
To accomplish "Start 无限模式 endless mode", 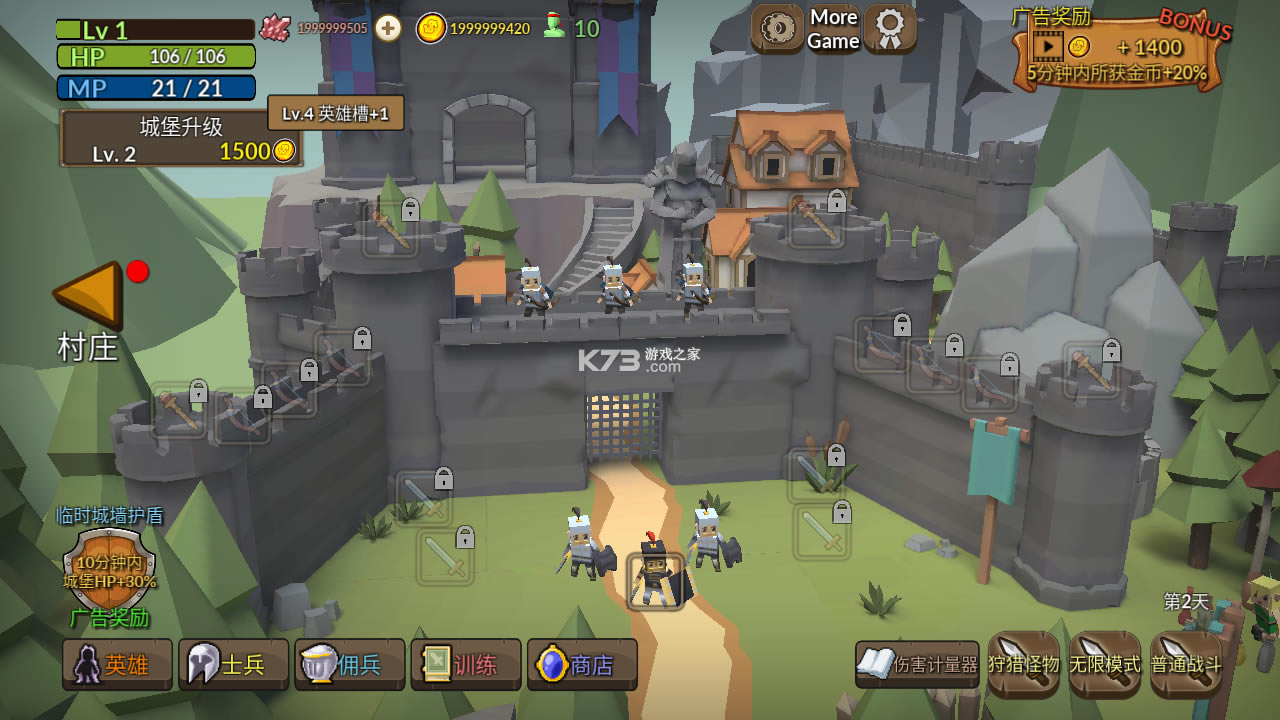I will 1104,664.
